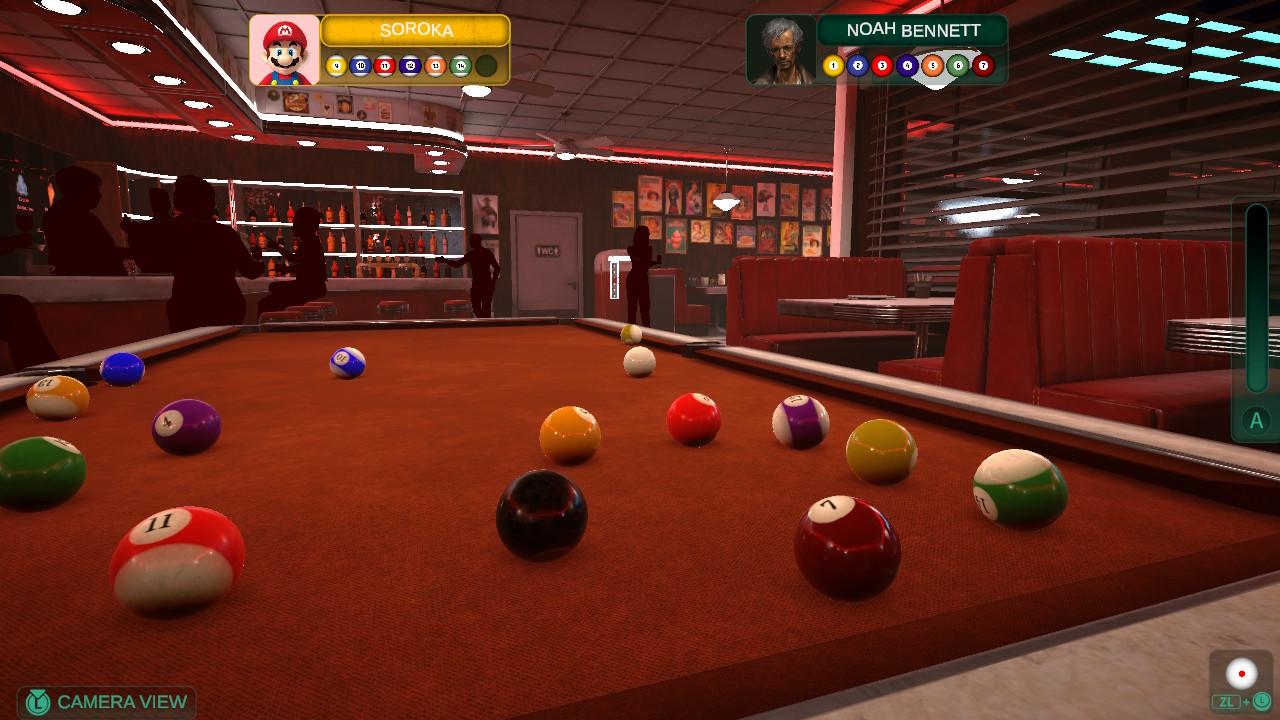Click Noah Bennett's avatar portrait
This screenshot has height=720, width=1280.
click(x=784, y=50)
